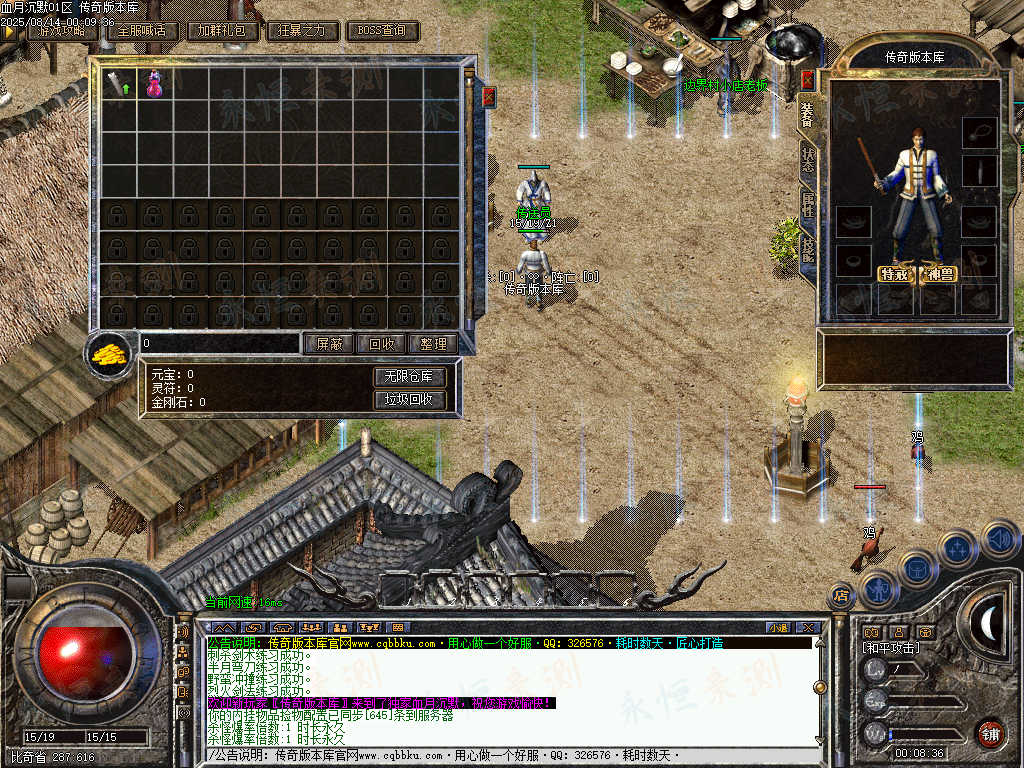Image resolution: width=1024 pixels, height=768 pixels.
Task: Open the 特戒 special ring panel
Action: pos(896,274)
